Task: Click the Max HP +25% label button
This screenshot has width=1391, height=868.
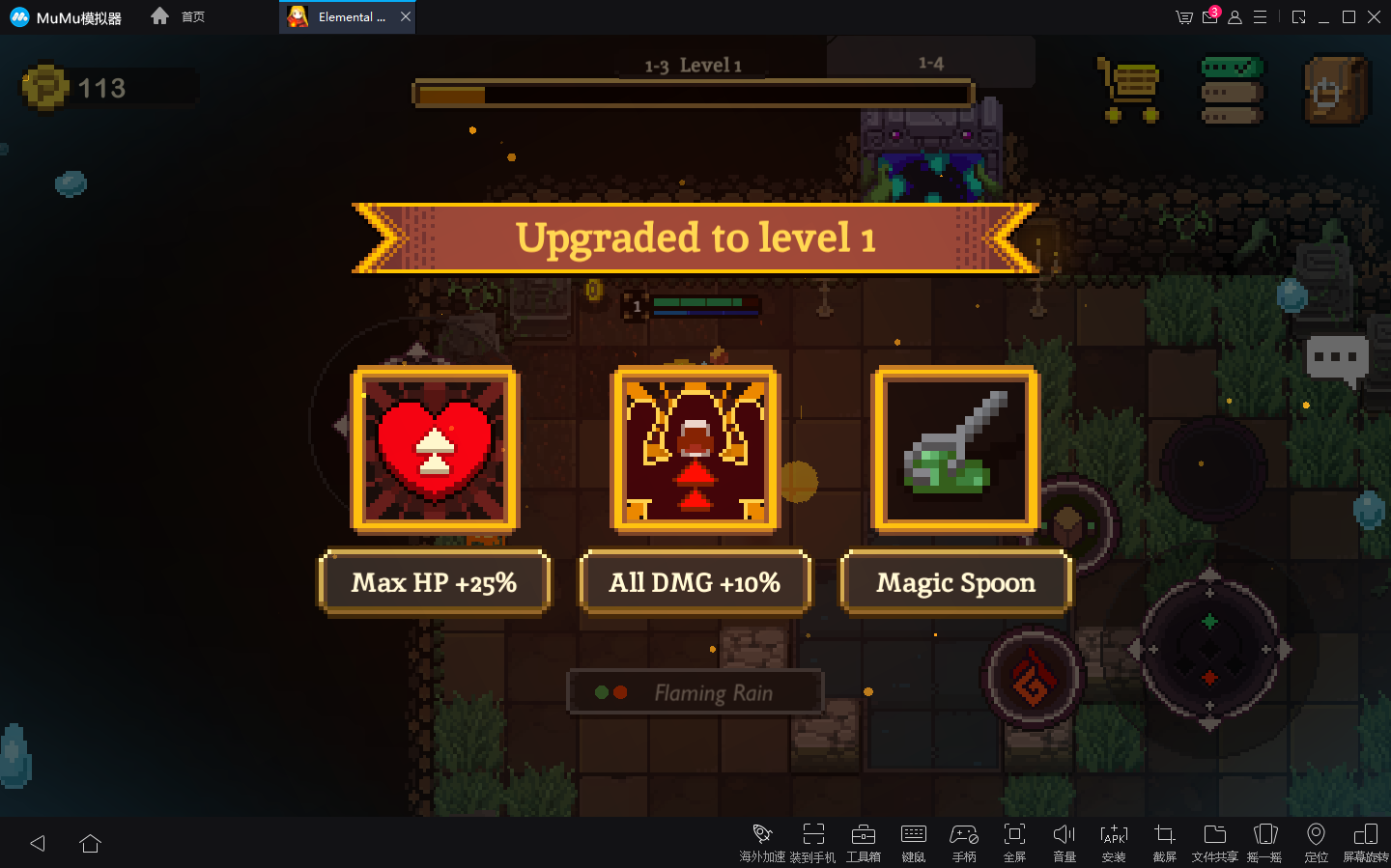Action: tap(435, 582)
